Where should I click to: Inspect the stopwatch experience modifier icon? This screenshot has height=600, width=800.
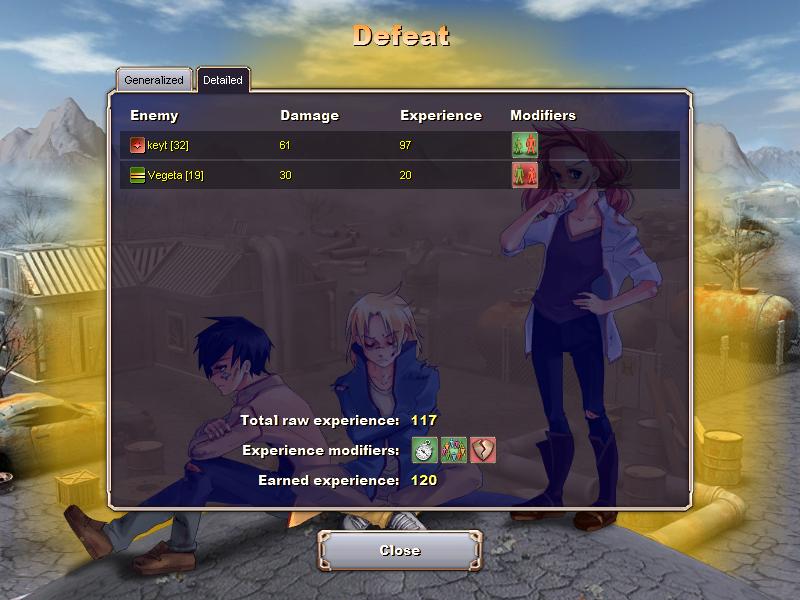[x=426, y=450]
